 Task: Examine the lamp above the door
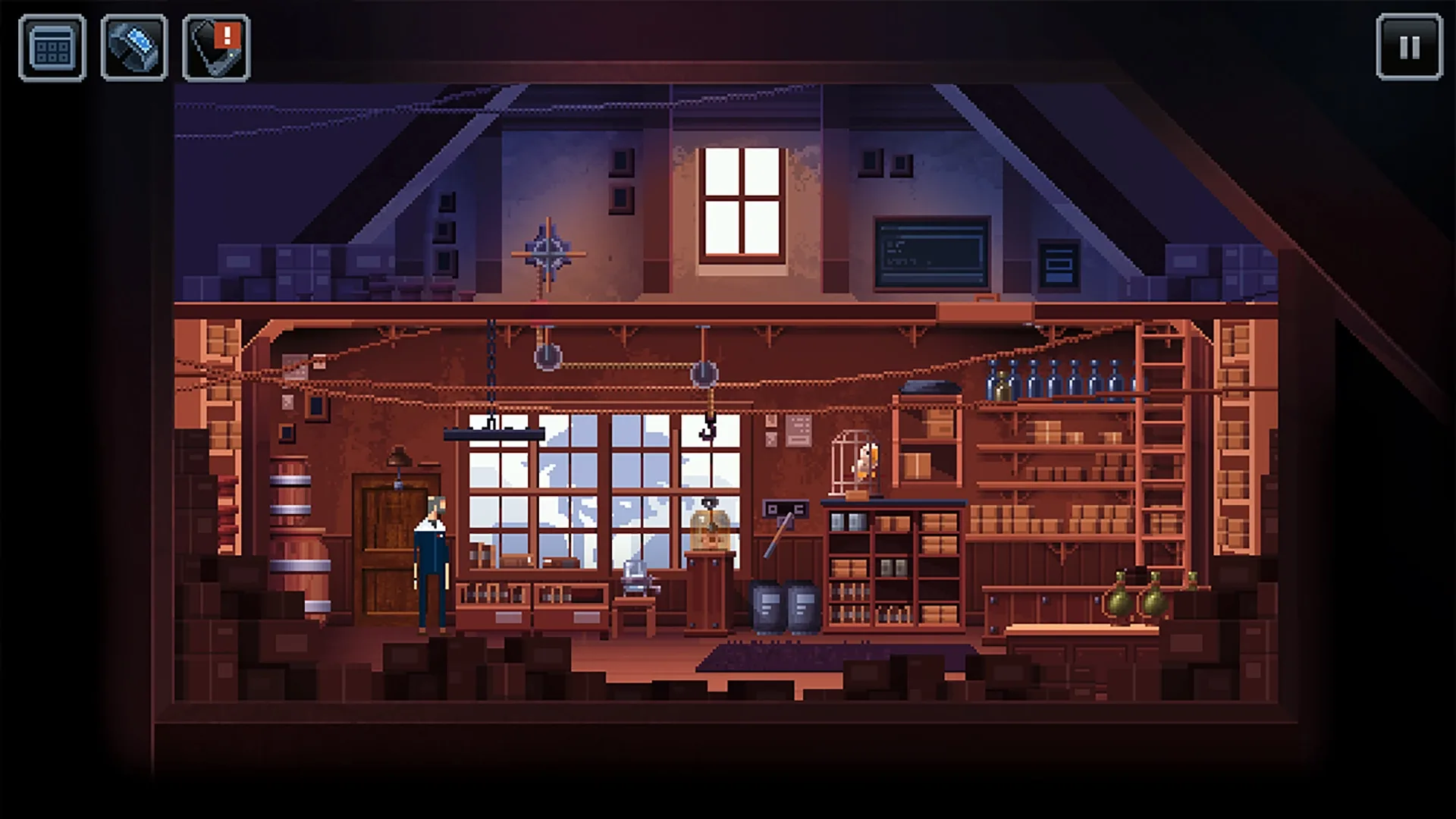point(400,455)
